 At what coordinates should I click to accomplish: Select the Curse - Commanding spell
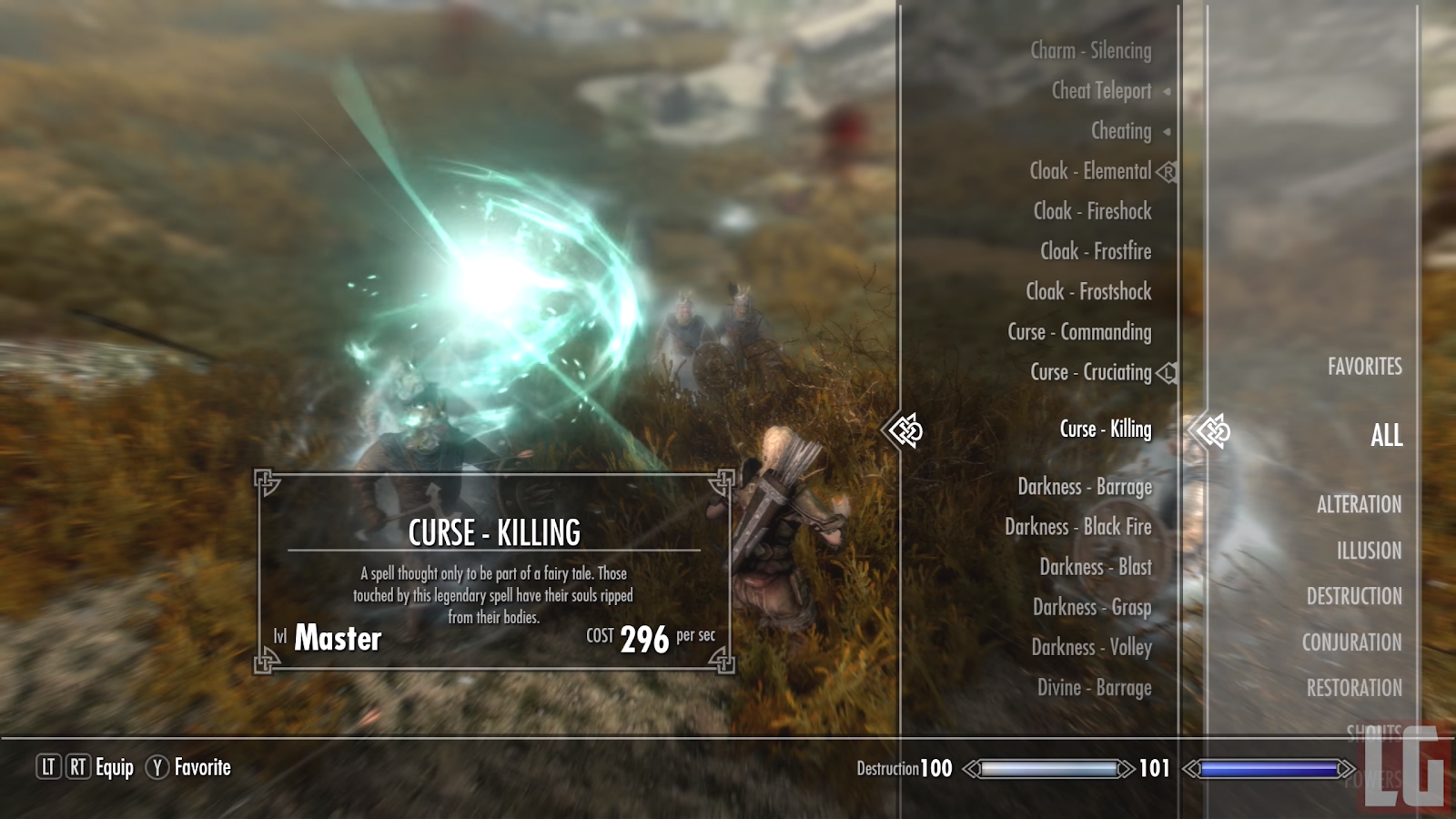(x=1079, y=332)
